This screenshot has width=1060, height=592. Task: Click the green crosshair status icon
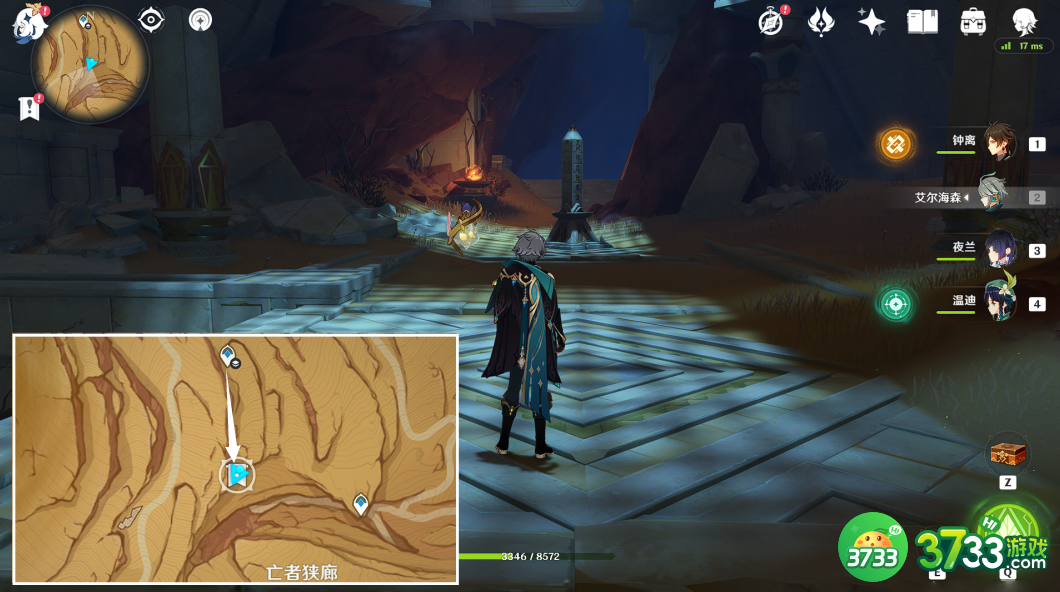[896, 303]
